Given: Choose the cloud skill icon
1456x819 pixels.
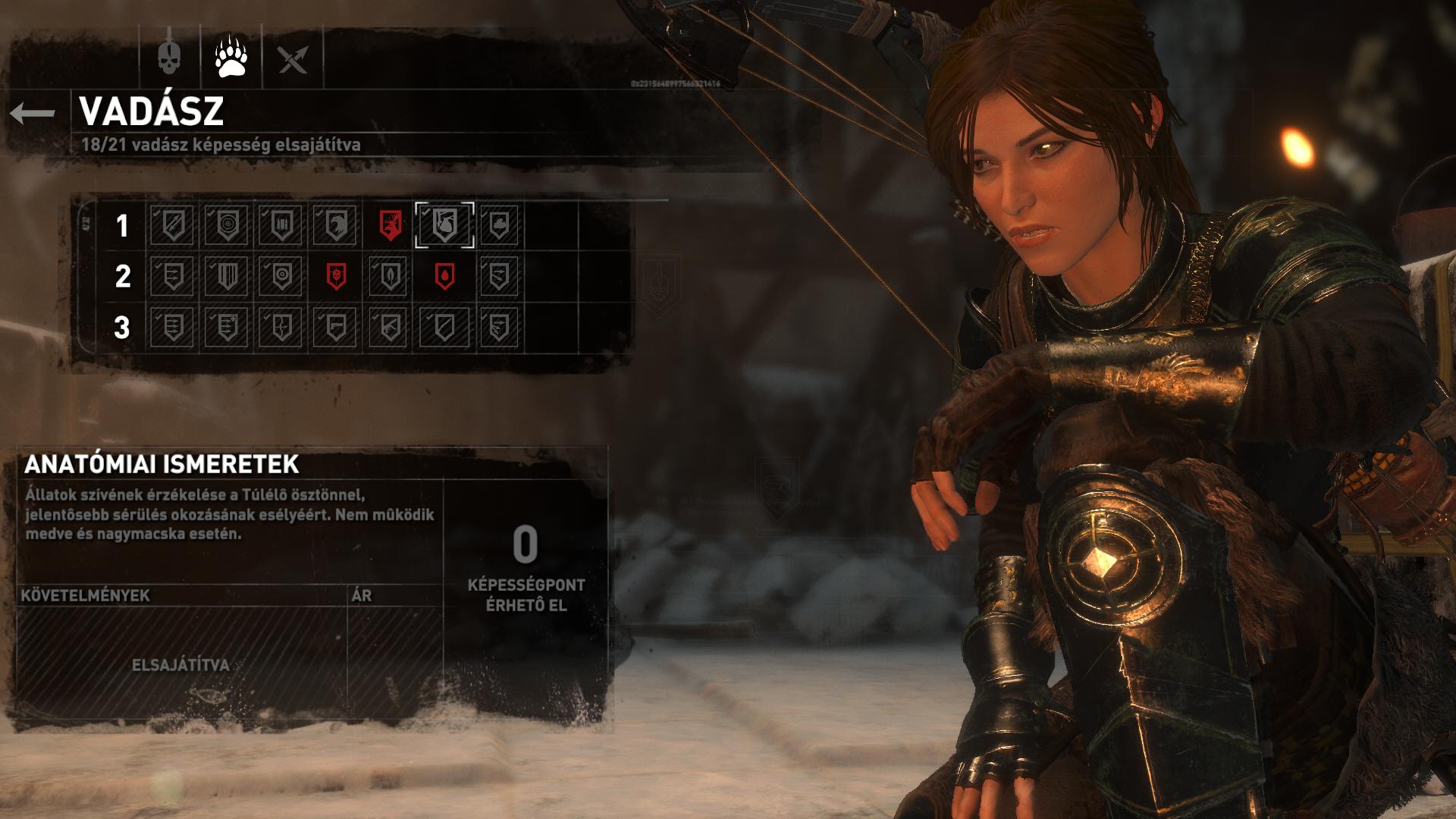Looking at the screenshot, I should tap(499, 225).
